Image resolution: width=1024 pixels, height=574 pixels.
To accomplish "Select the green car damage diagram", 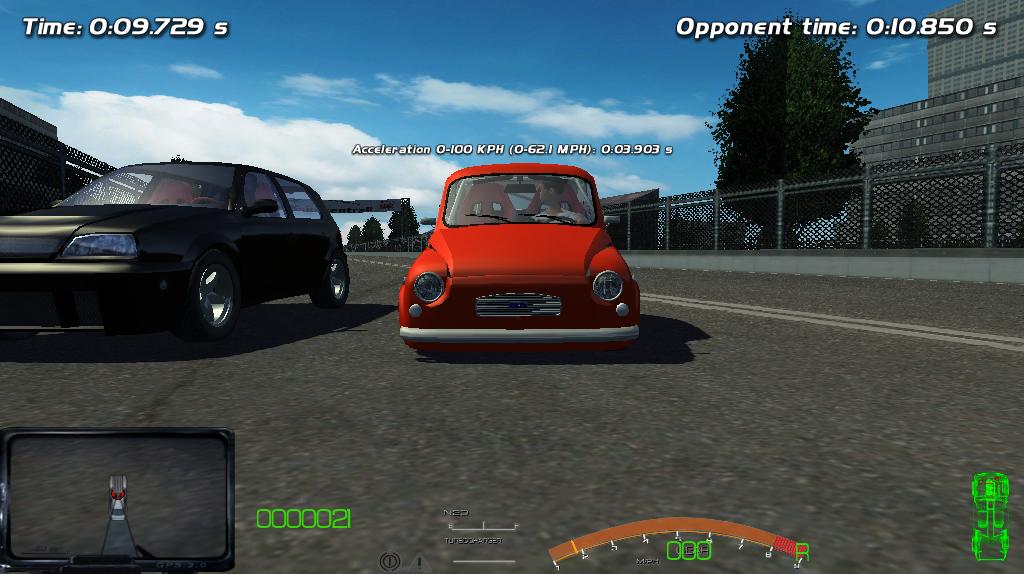I will pos(989,515).
